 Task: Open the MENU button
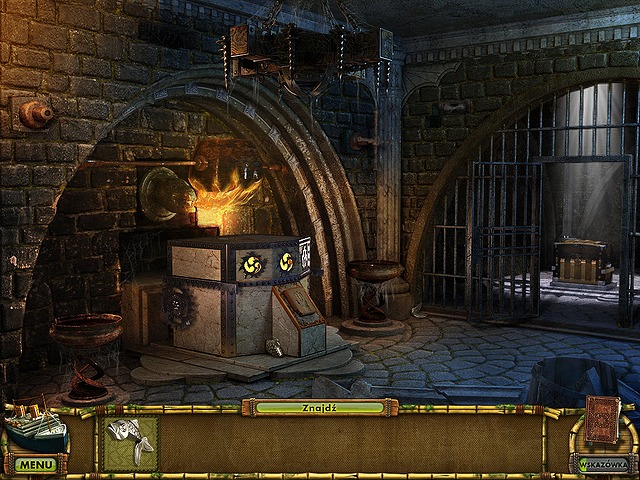35,465
